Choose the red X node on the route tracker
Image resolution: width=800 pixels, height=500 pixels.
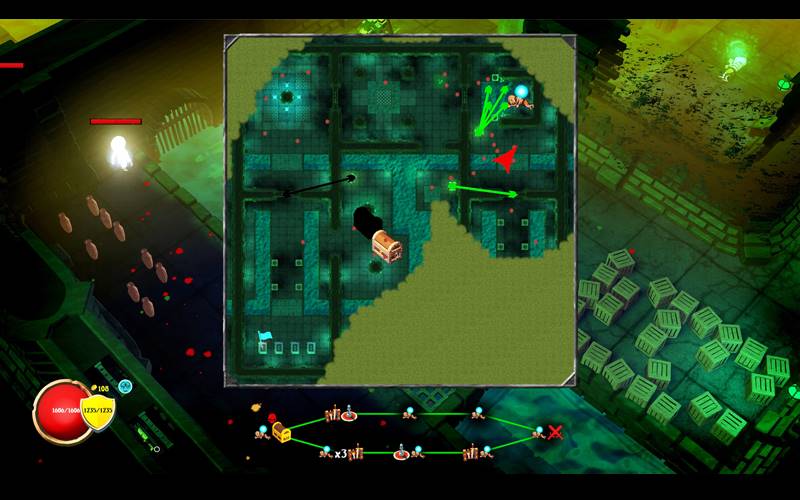(x=555, y=432)
